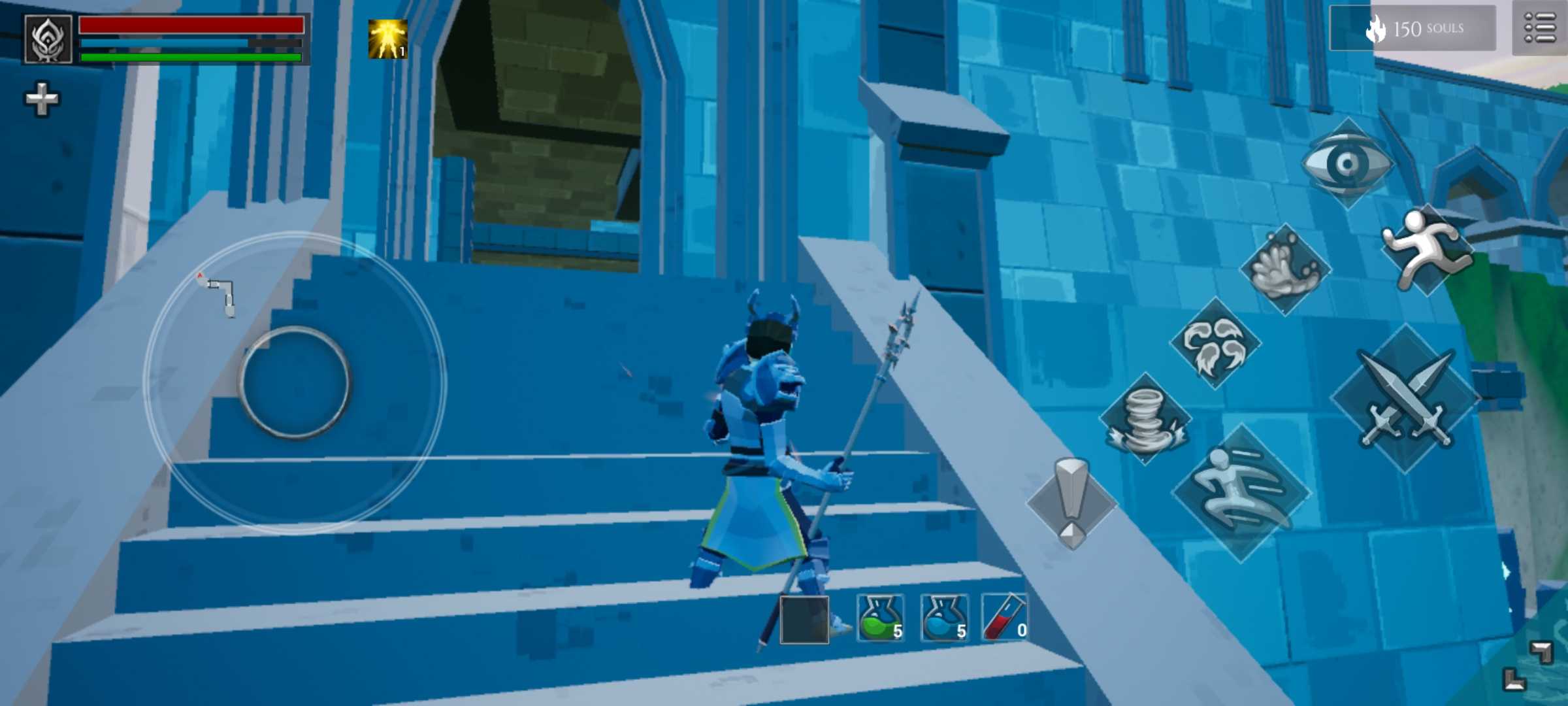
Task: Perform the dash dodge move
Action: click(x=1240, y=493)
